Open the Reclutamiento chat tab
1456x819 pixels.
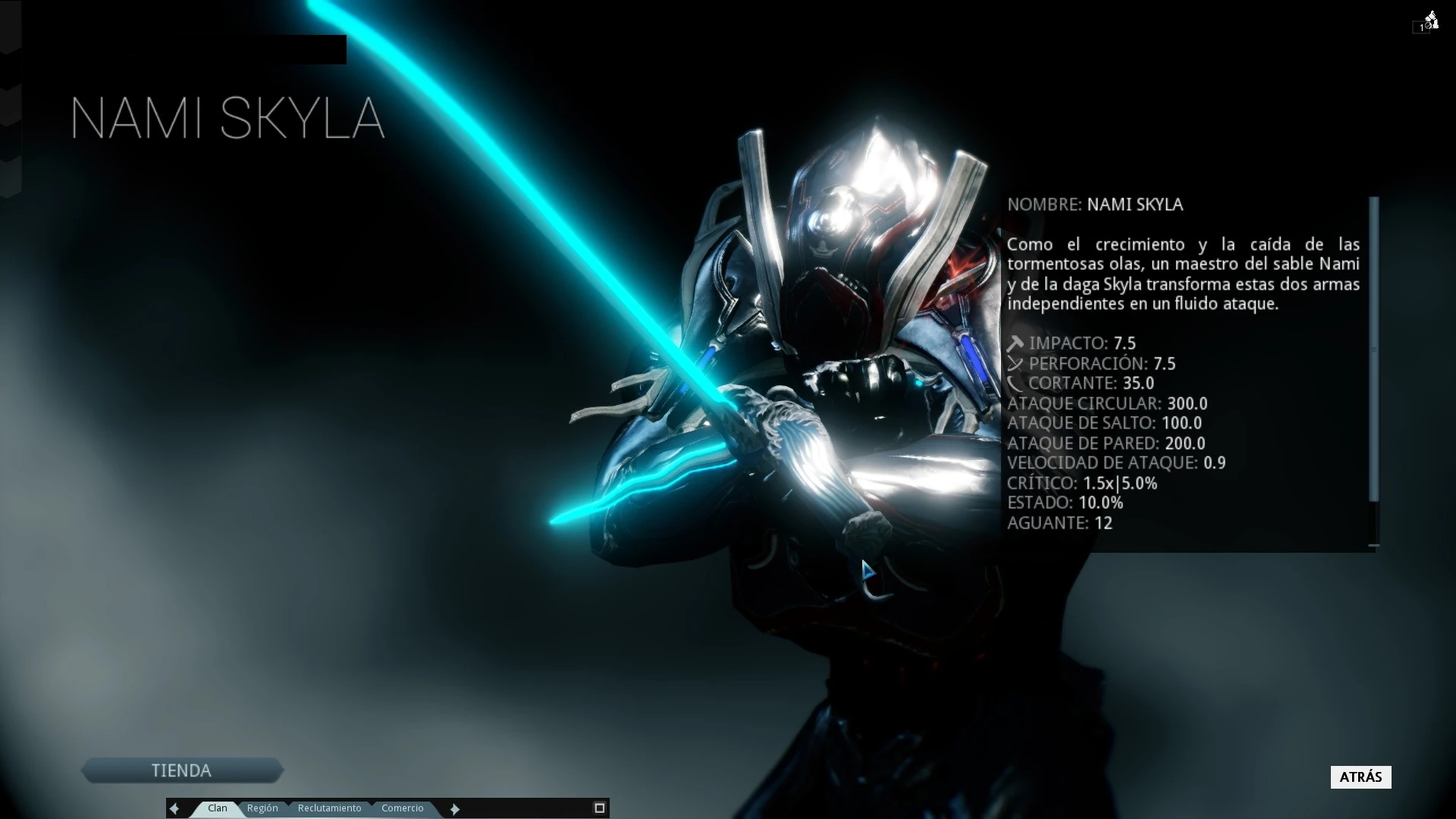pos(330,808)
